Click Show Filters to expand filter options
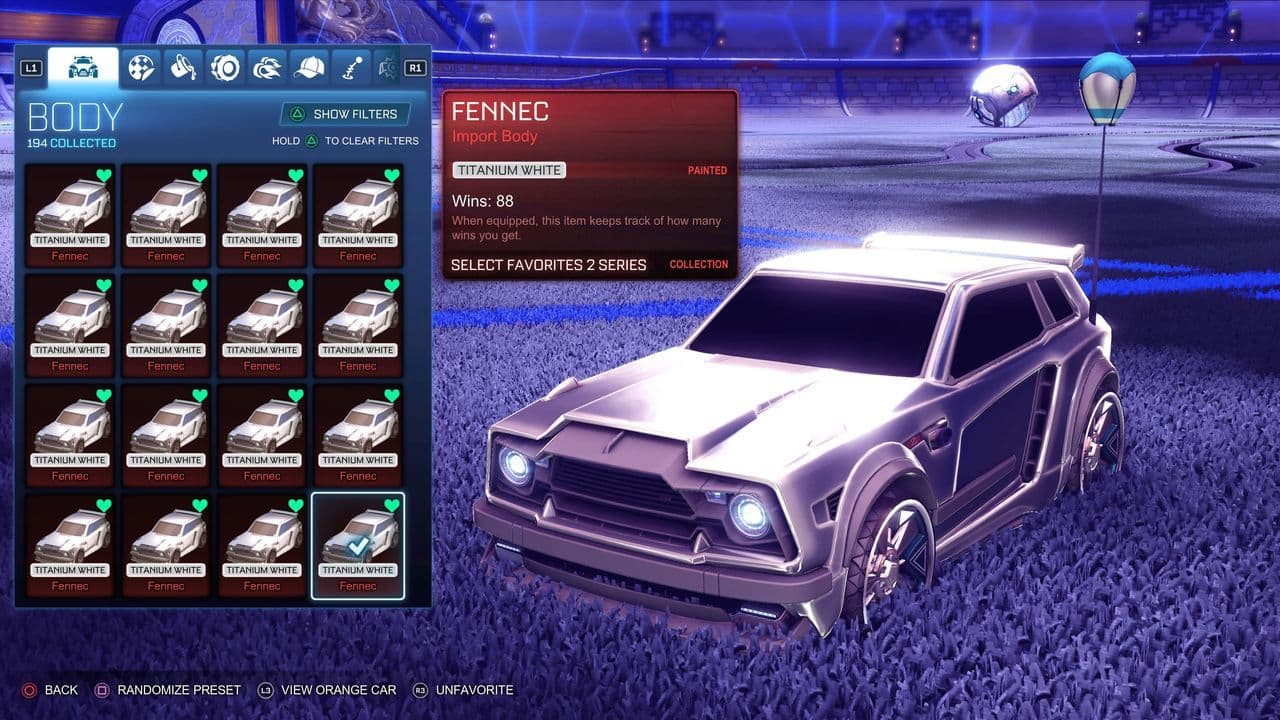1280x720 pixels. point(346,113)
